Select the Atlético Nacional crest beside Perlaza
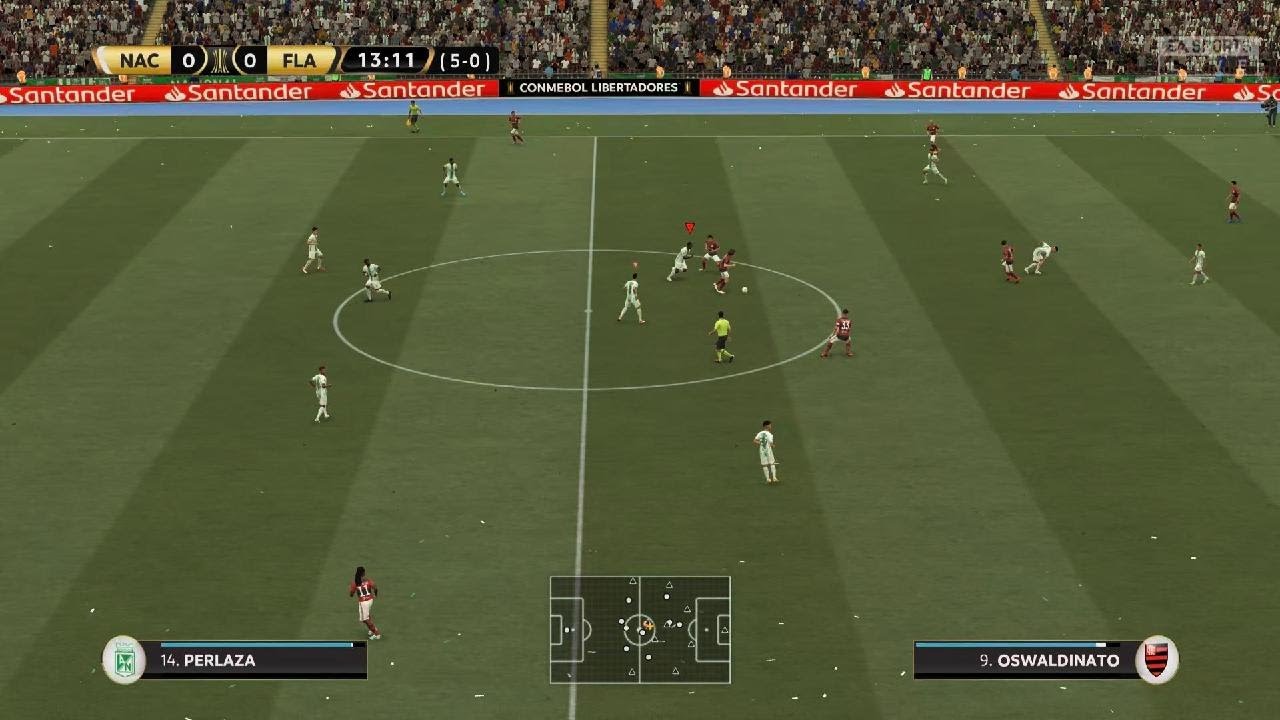Image resolution: width=1280 pixels, height=720 pixels. pyautogui.click(x=124, y=660)
